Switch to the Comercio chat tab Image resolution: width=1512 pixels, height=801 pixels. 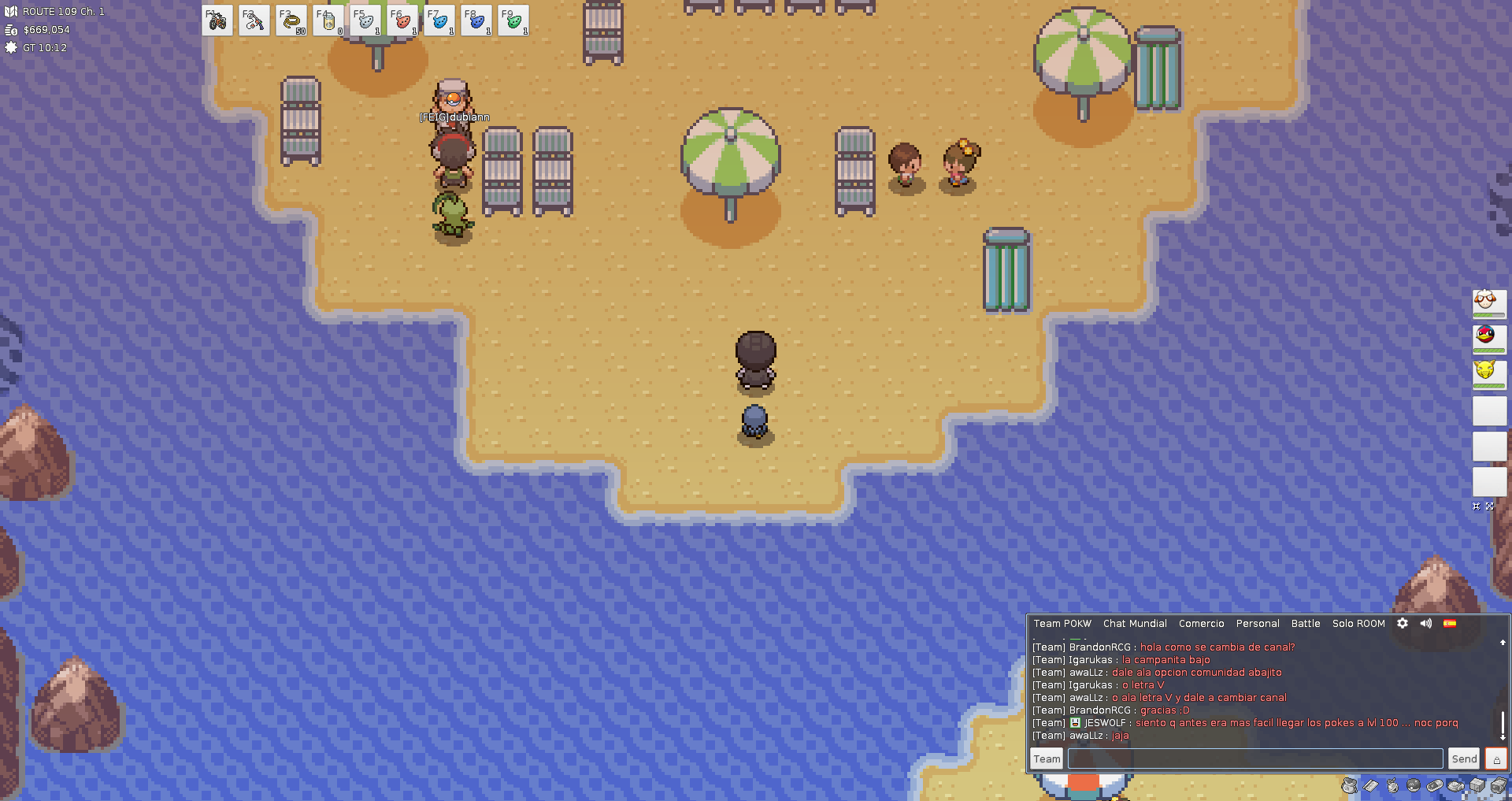pyautogui.click(x=1201, y=623)
